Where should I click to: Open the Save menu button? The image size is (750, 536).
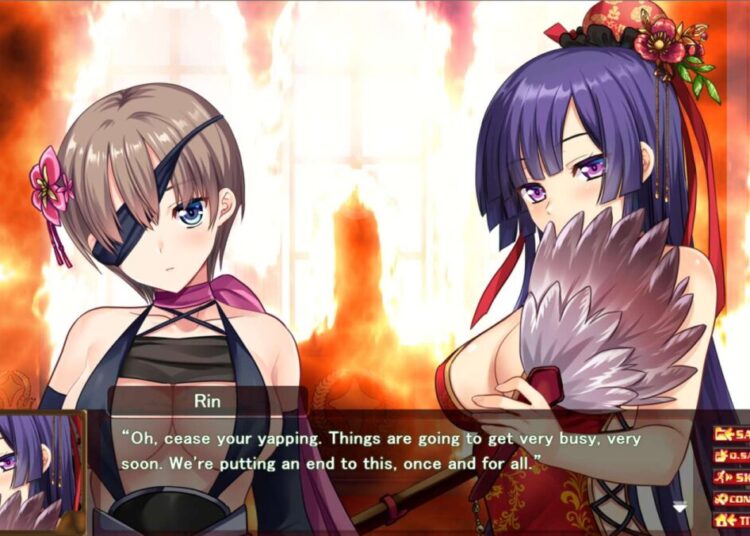pos(732,435)
